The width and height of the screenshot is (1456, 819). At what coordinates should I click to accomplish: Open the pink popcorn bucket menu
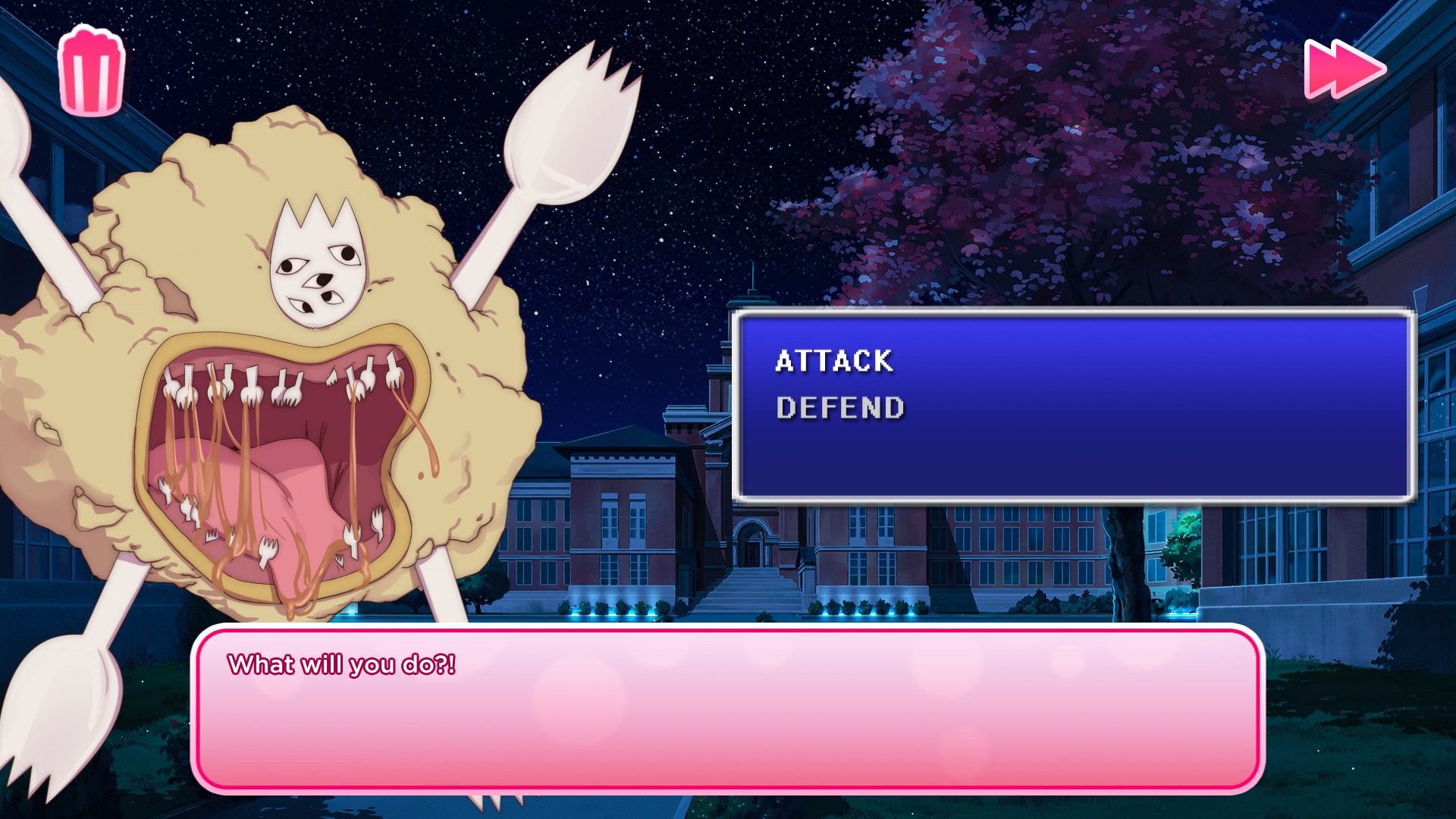(92, 72)
